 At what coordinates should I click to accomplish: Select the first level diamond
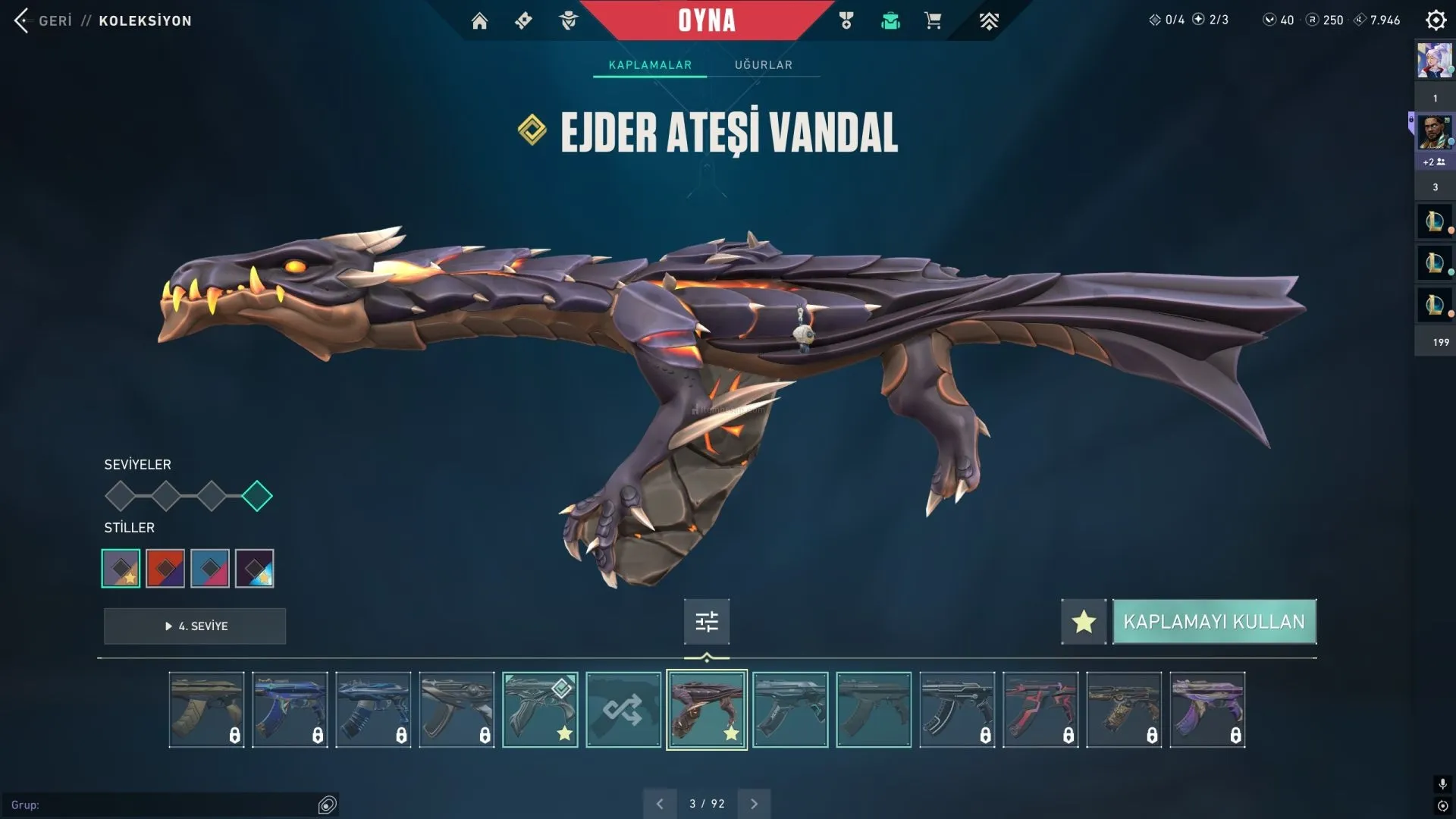click(121, 497)
